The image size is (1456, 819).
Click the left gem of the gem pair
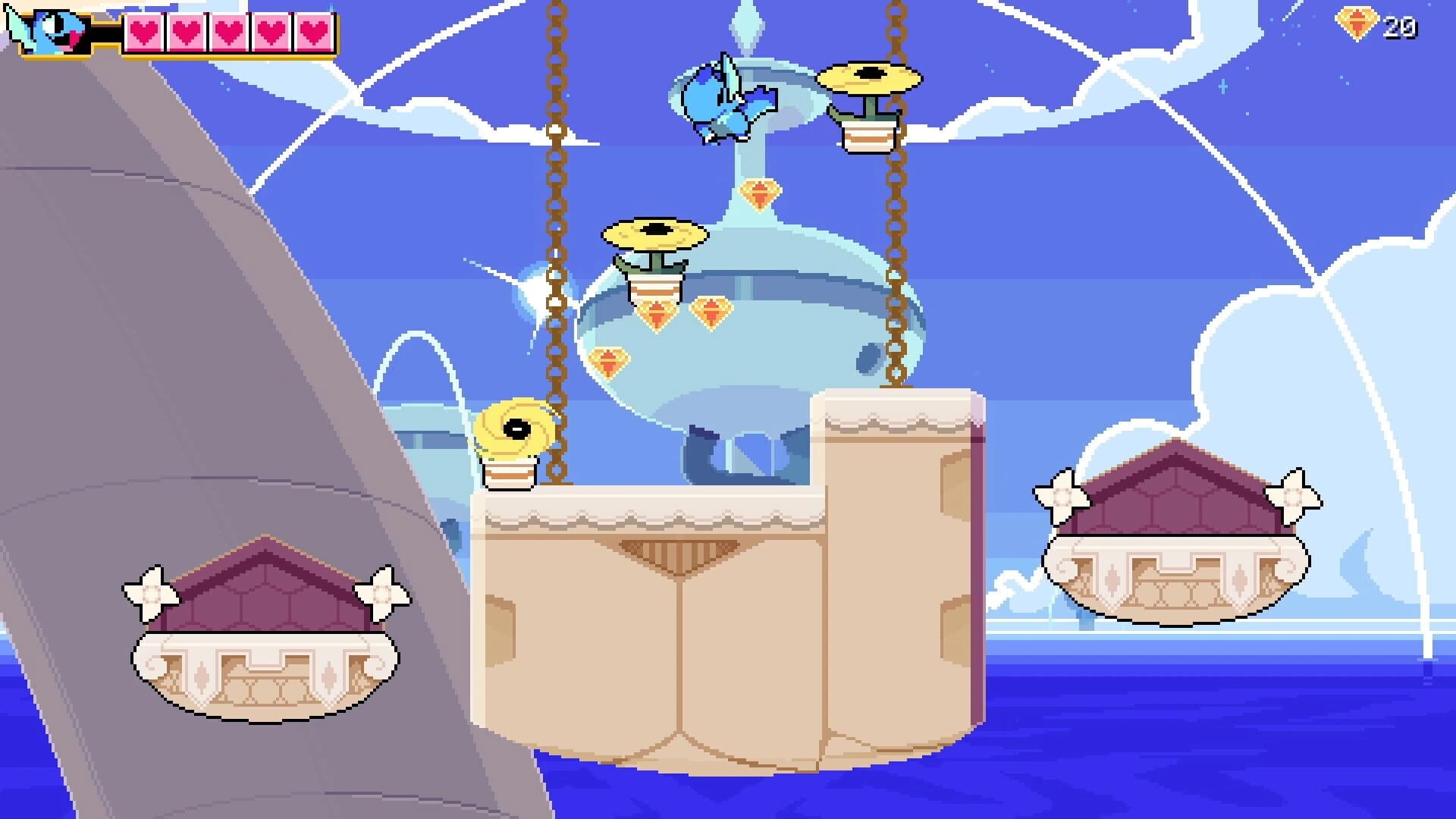[x=656, y=315]
